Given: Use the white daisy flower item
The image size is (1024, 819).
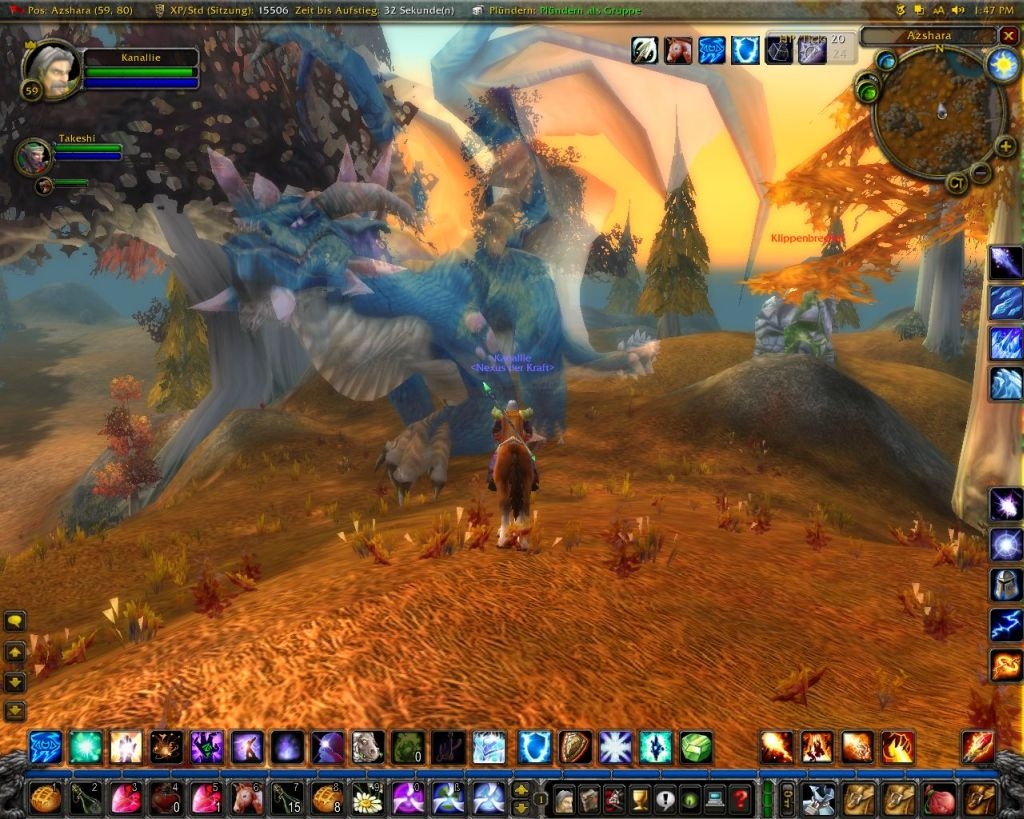Looking at the screenshot, I should [367, 798].
